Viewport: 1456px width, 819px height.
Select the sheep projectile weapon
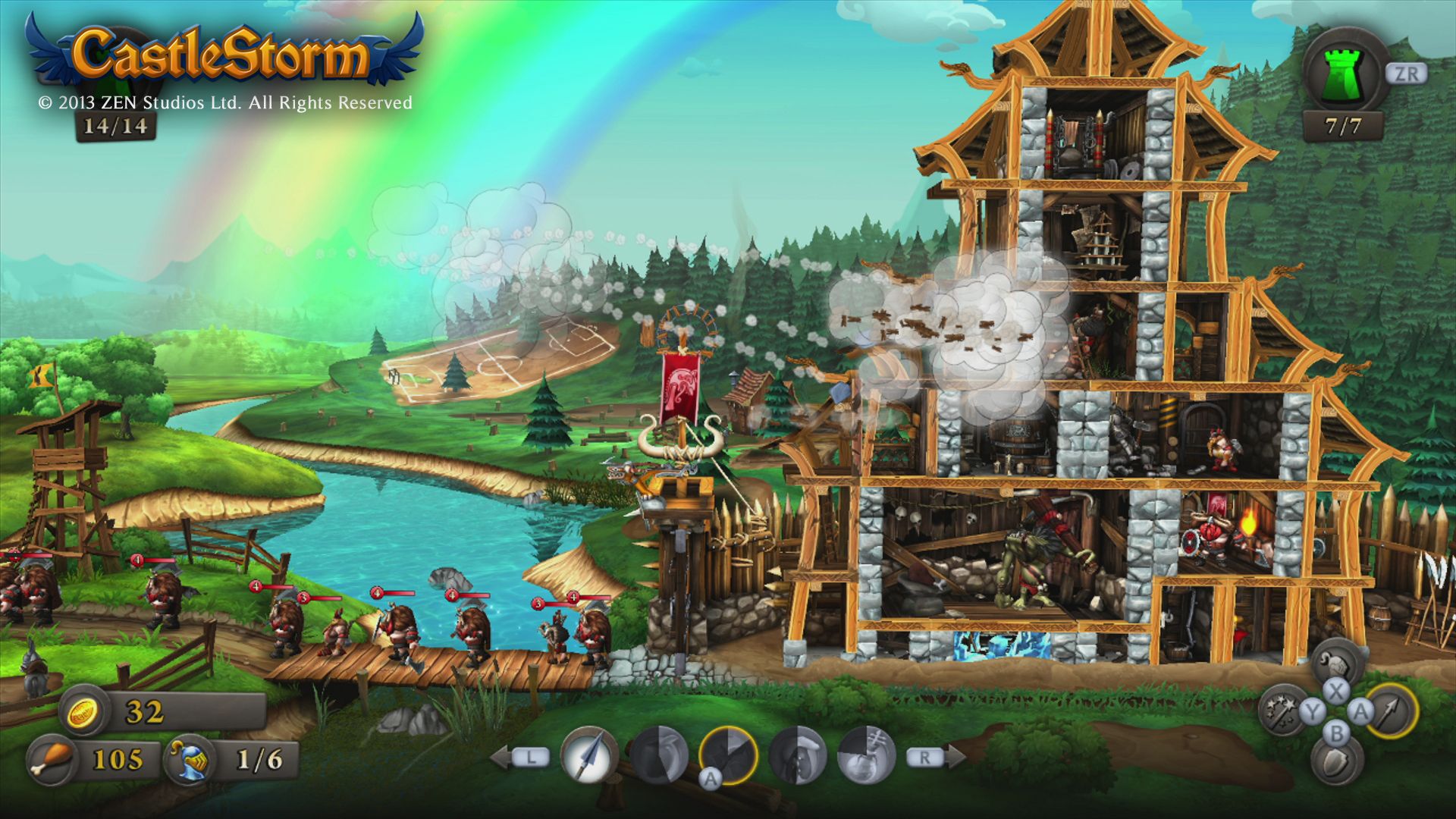795,755
